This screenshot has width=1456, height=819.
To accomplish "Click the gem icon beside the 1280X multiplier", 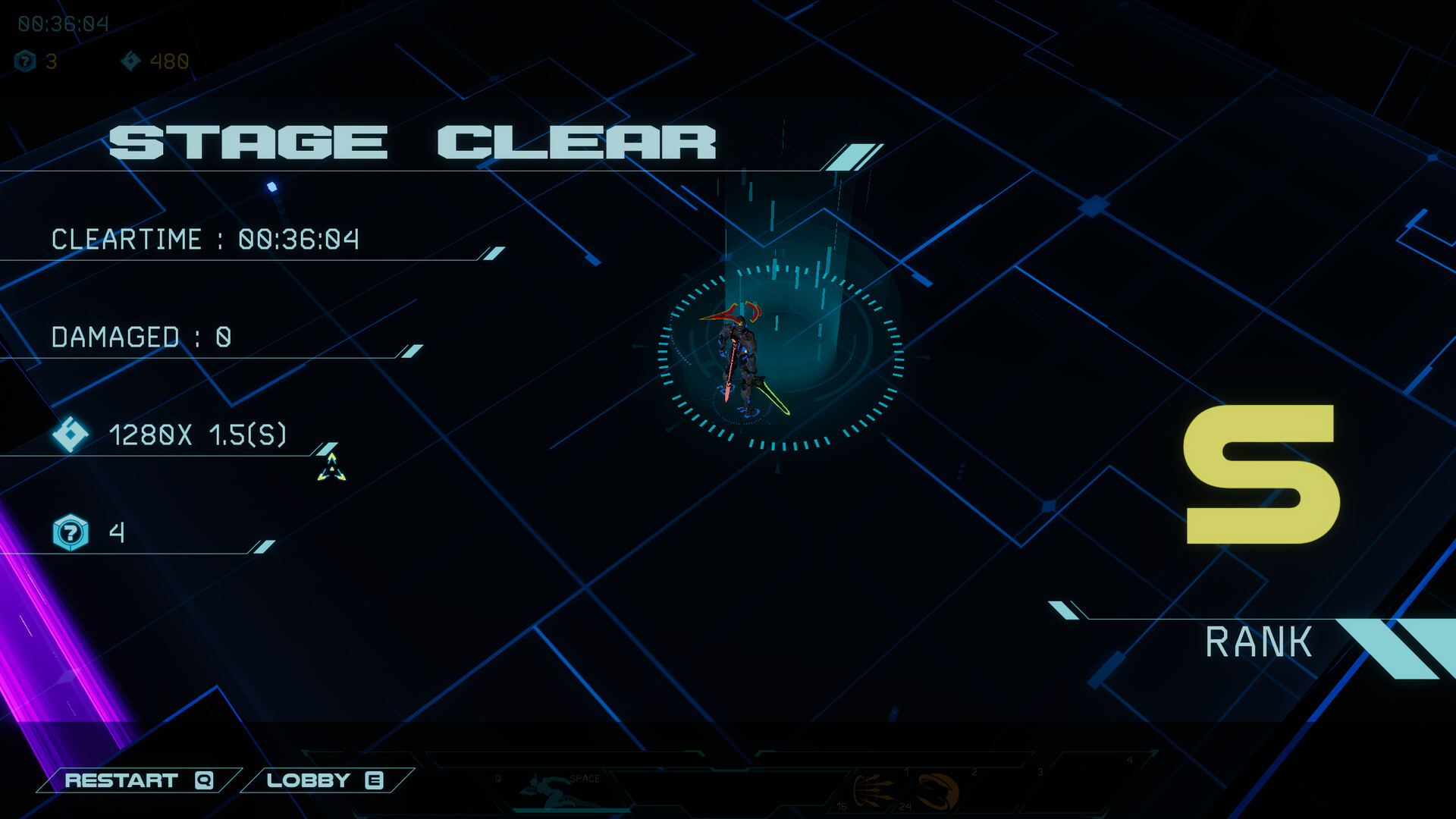I will [x=68, y=434].
